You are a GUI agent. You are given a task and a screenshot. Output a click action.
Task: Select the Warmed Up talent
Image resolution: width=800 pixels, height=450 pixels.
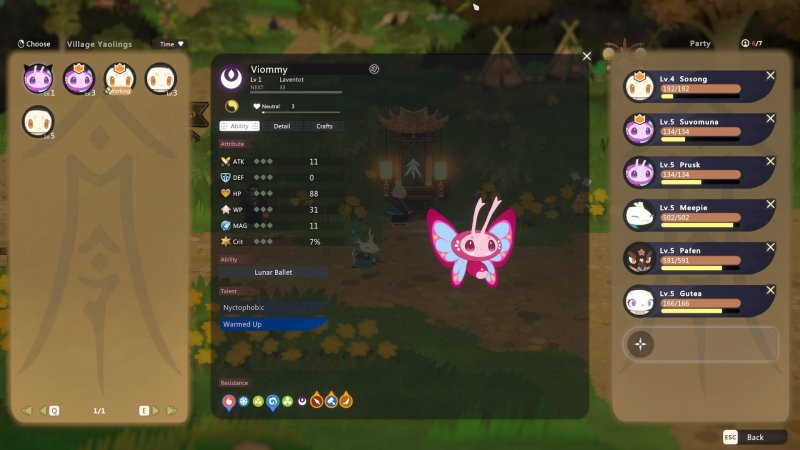point(273,324)
